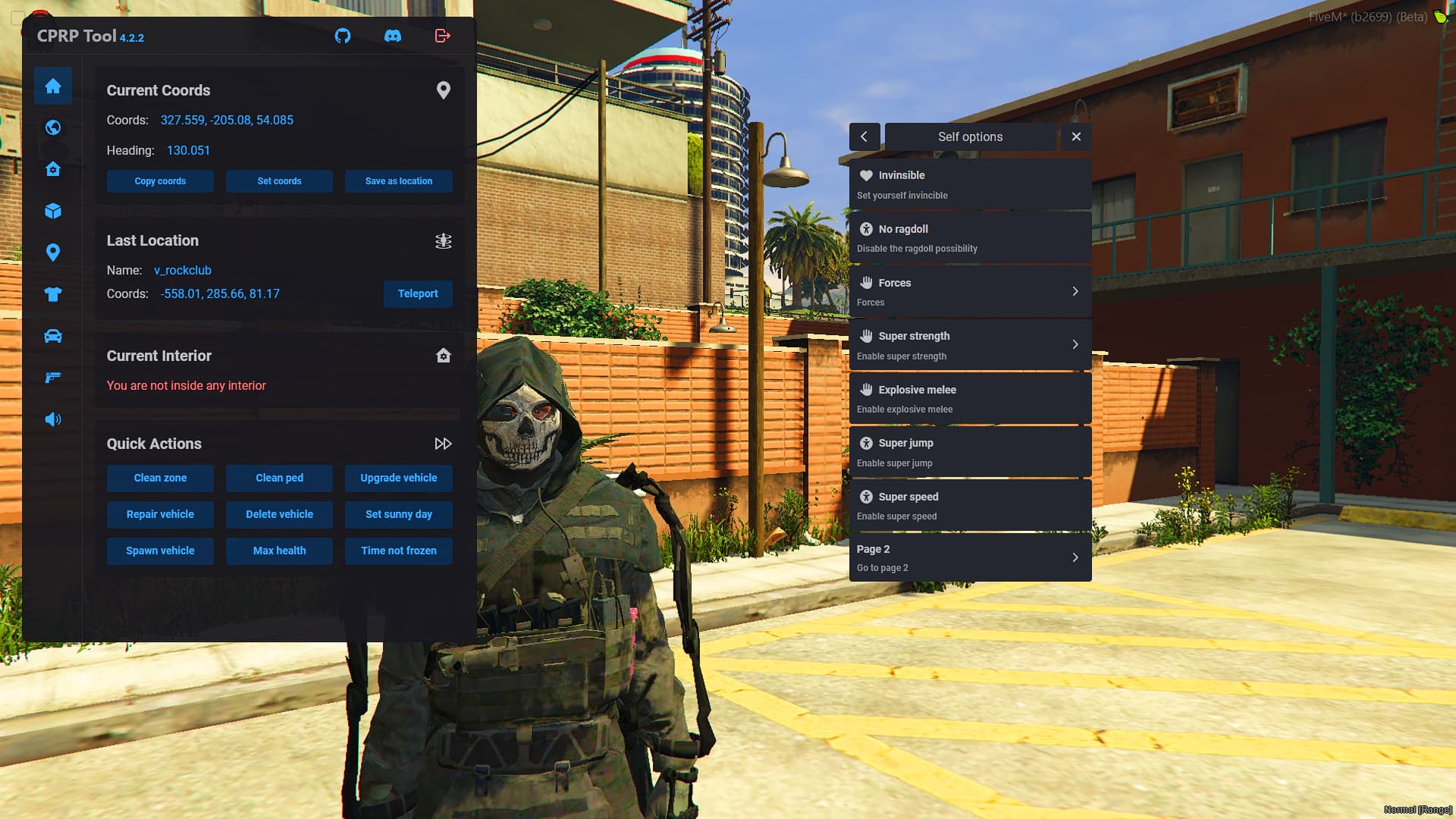Viewport: 1456px width, 819px height.
Task: Expand the Forces submenu
Action: [971, 291]
